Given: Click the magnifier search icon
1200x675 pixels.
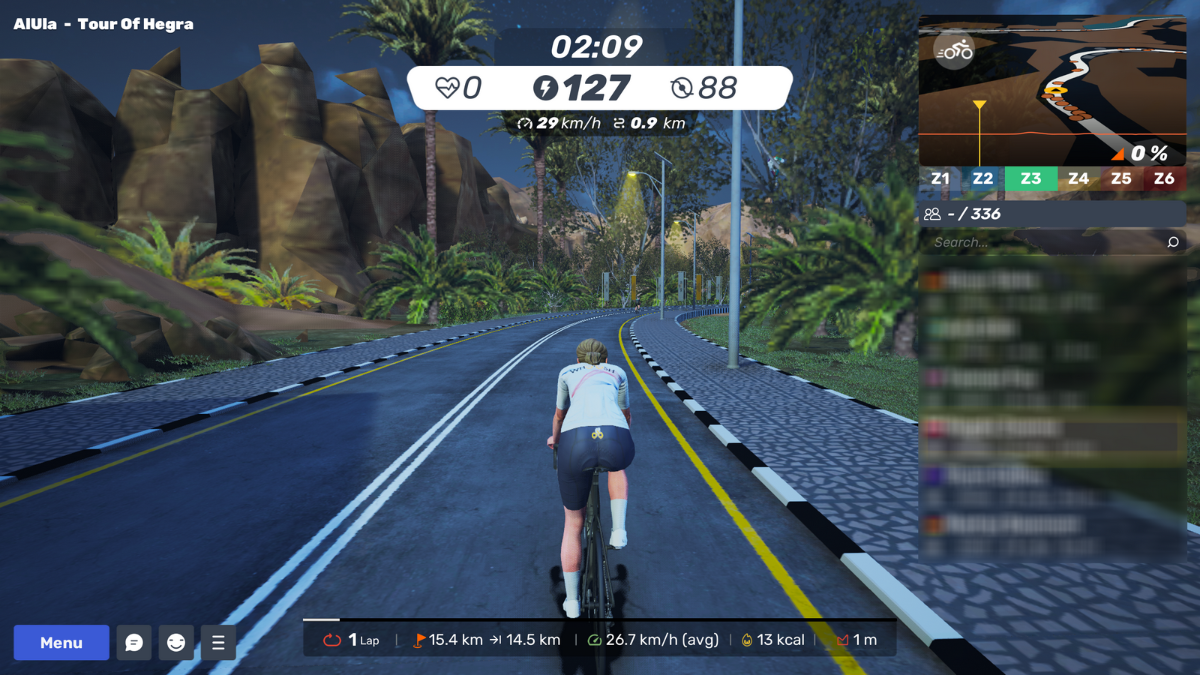Looking at the screenshot, I should (x=1173, y=242).
